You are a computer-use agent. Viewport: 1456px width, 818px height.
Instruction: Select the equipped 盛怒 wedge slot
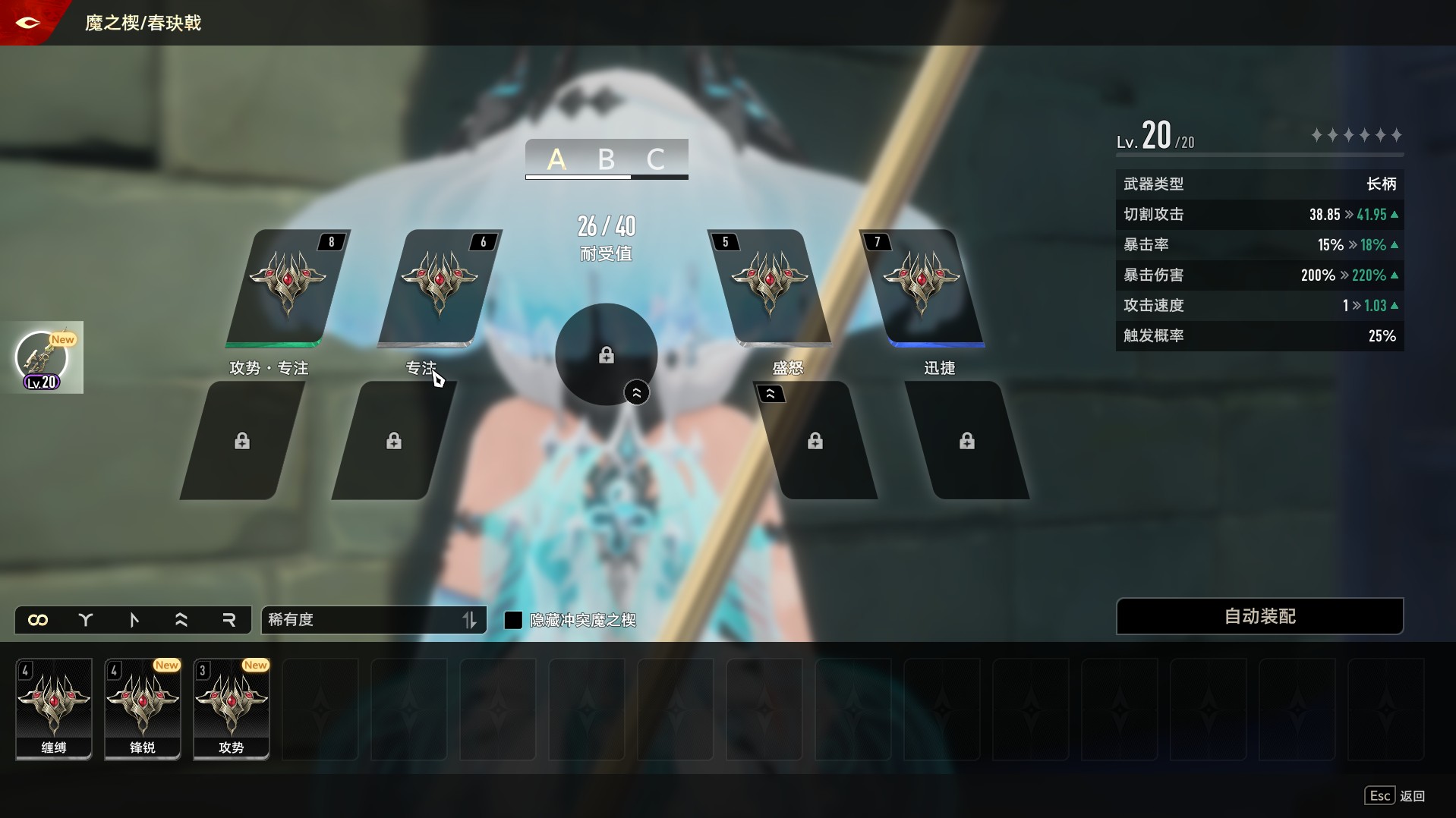tap(769, 288)
